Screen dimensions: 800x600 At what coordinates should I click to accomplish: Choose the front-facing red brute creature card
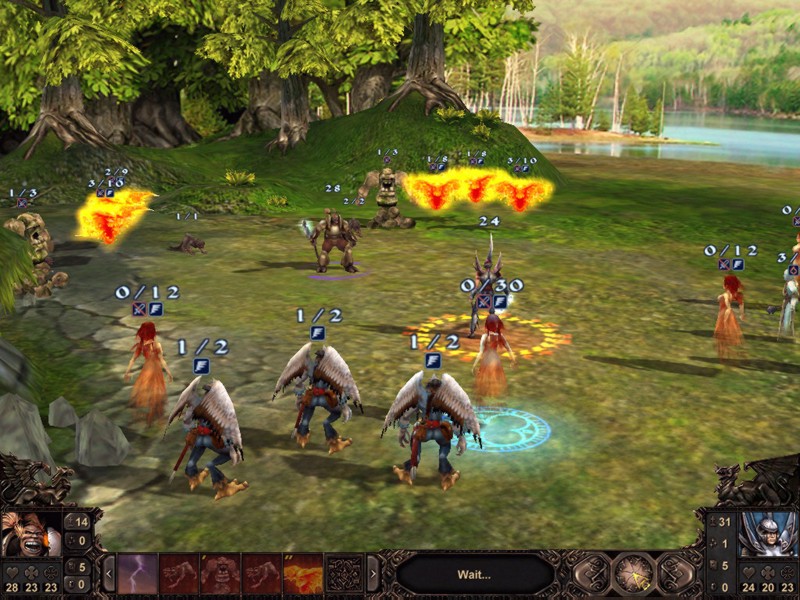[x=220, y=574]
